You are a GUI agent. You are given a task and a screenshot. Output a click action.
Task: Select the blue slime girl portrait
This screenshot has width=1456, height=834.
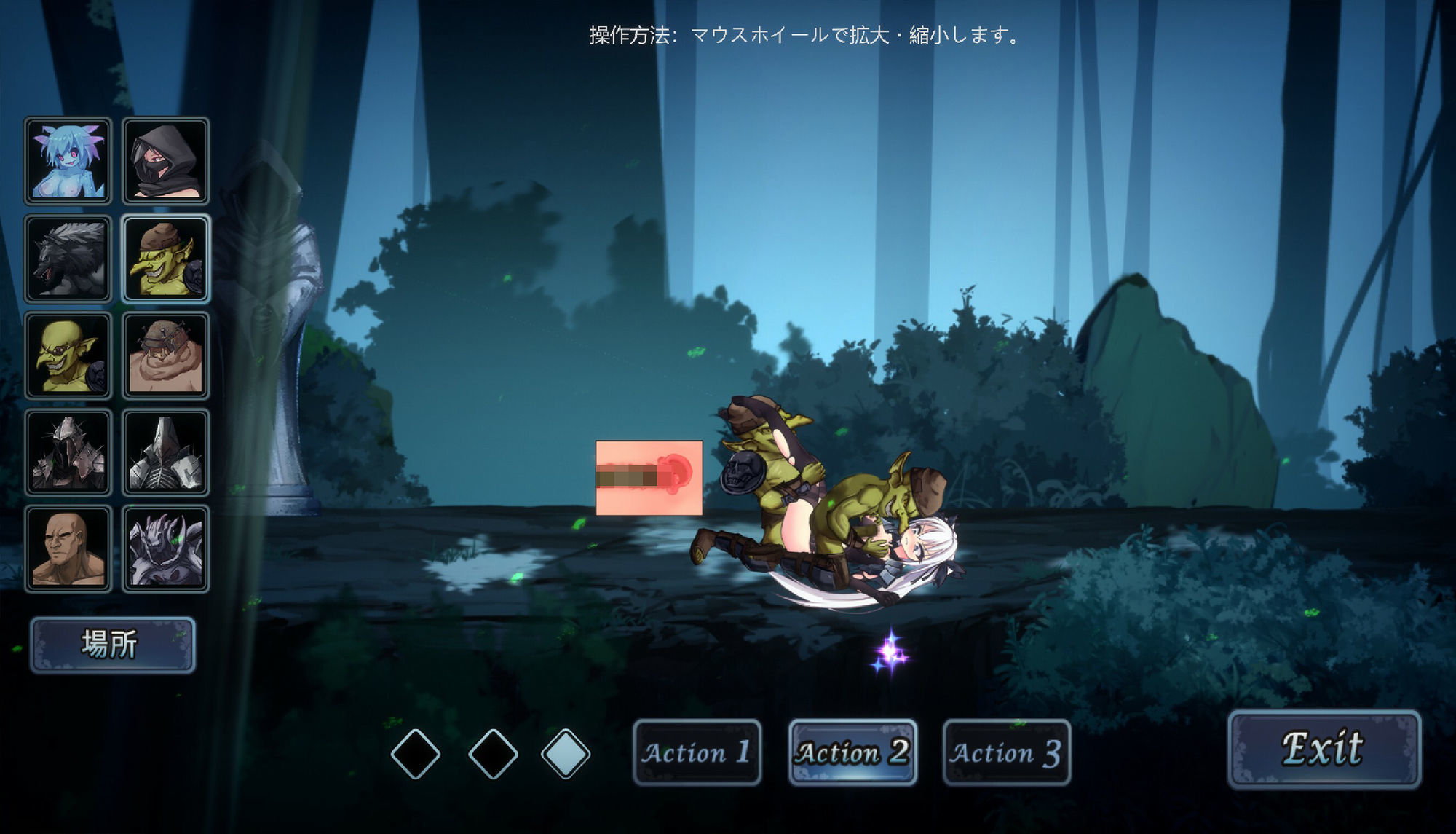[x=68, y=159]
